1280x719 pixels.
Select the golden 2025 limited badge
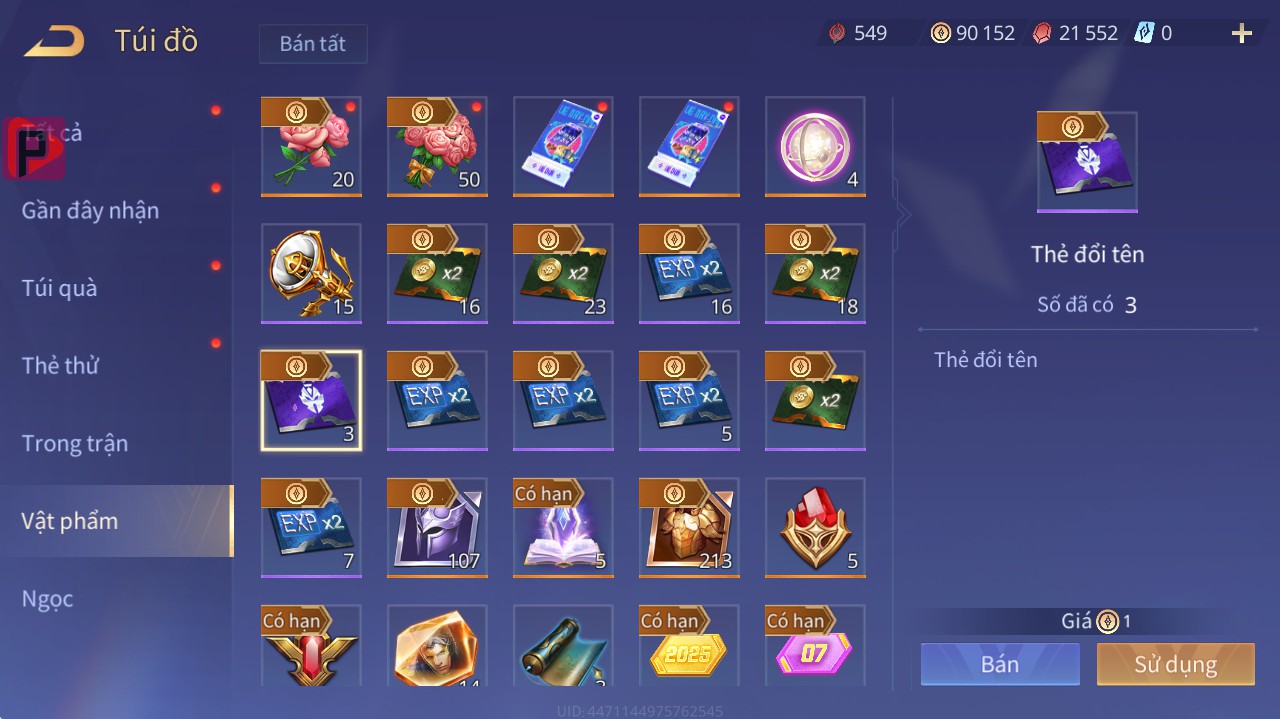tap(689, 650)
